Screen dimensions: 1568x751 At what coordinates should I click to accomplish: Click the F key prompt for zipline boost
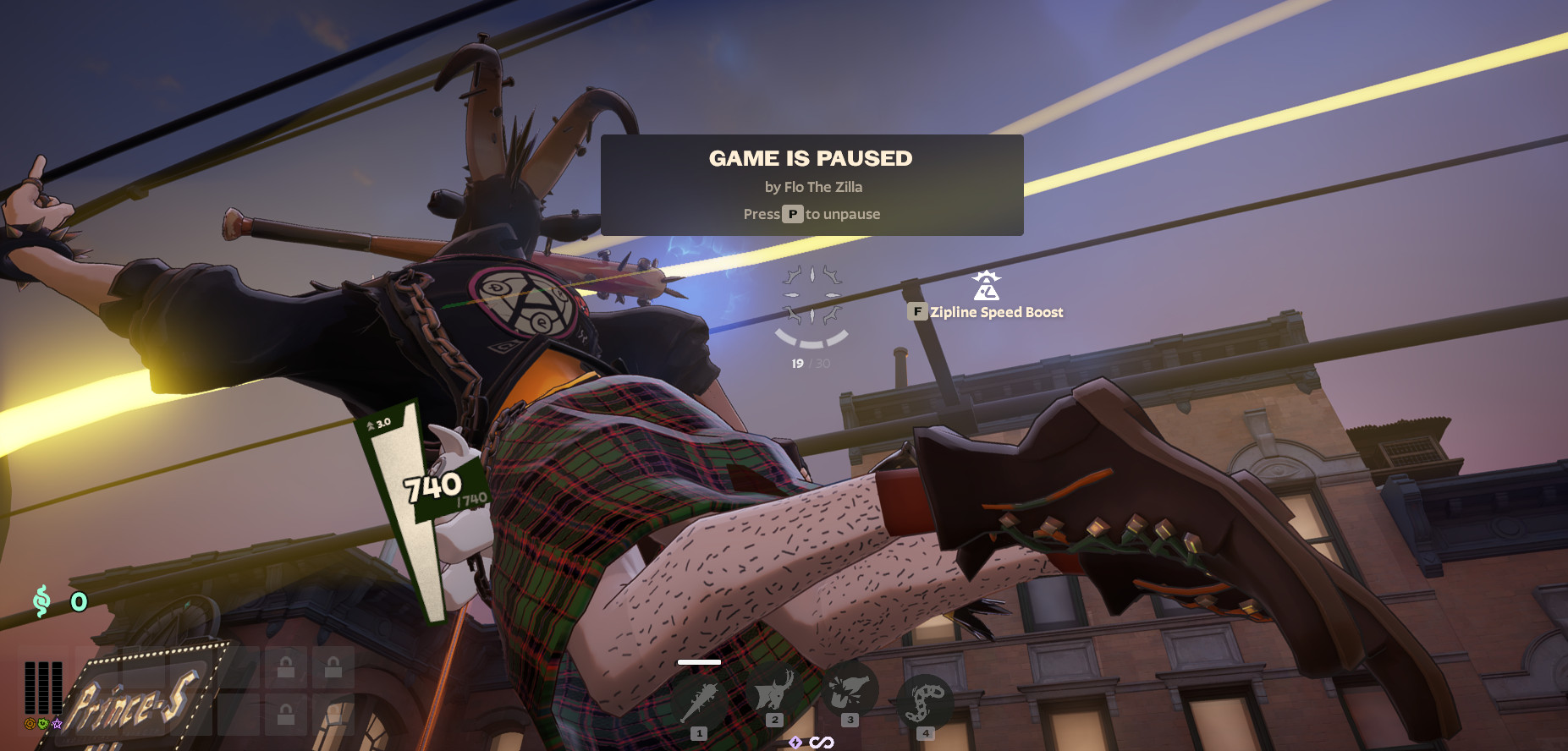point(919,311)
